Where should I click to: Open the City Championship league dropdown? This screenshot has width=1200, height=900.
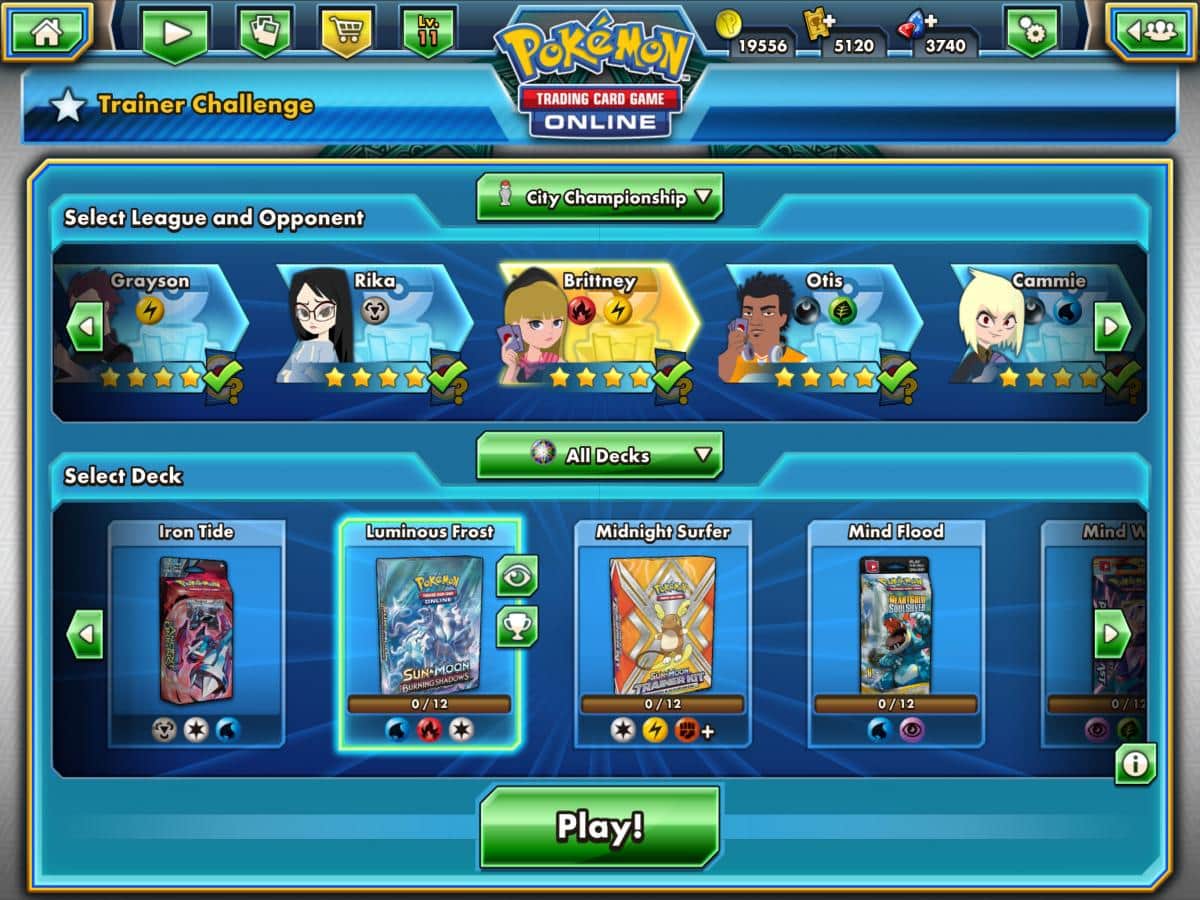click(x=600, y=197)
